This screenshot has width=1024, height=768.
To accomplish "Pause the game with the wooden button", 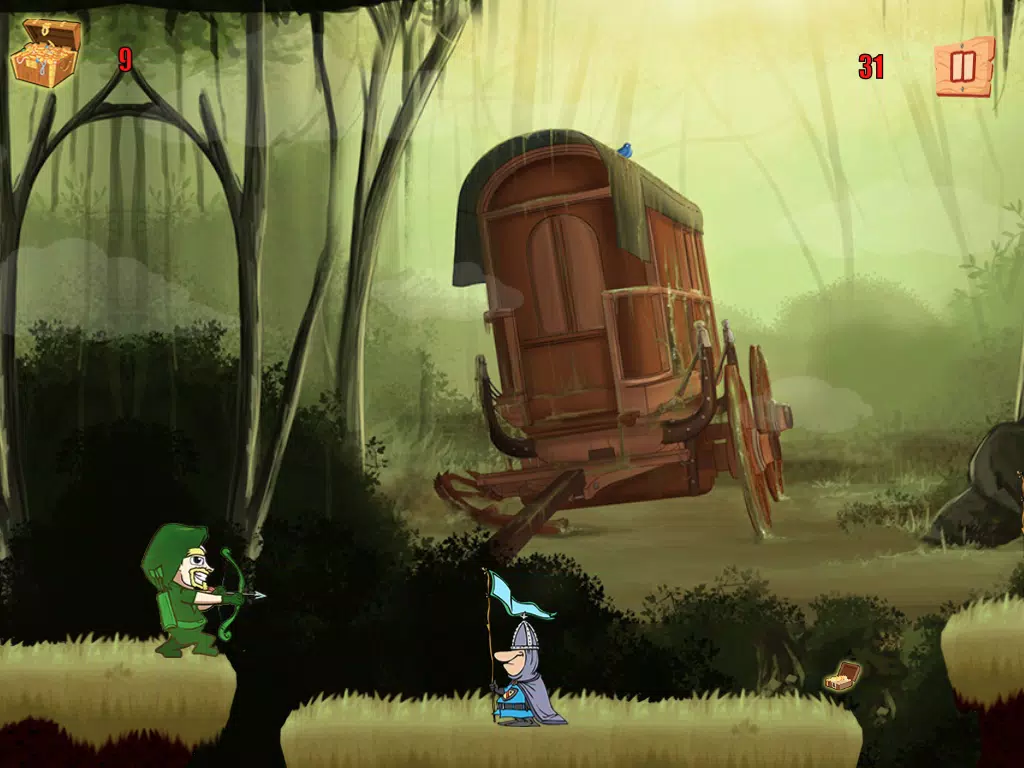I will coord(964,67).
